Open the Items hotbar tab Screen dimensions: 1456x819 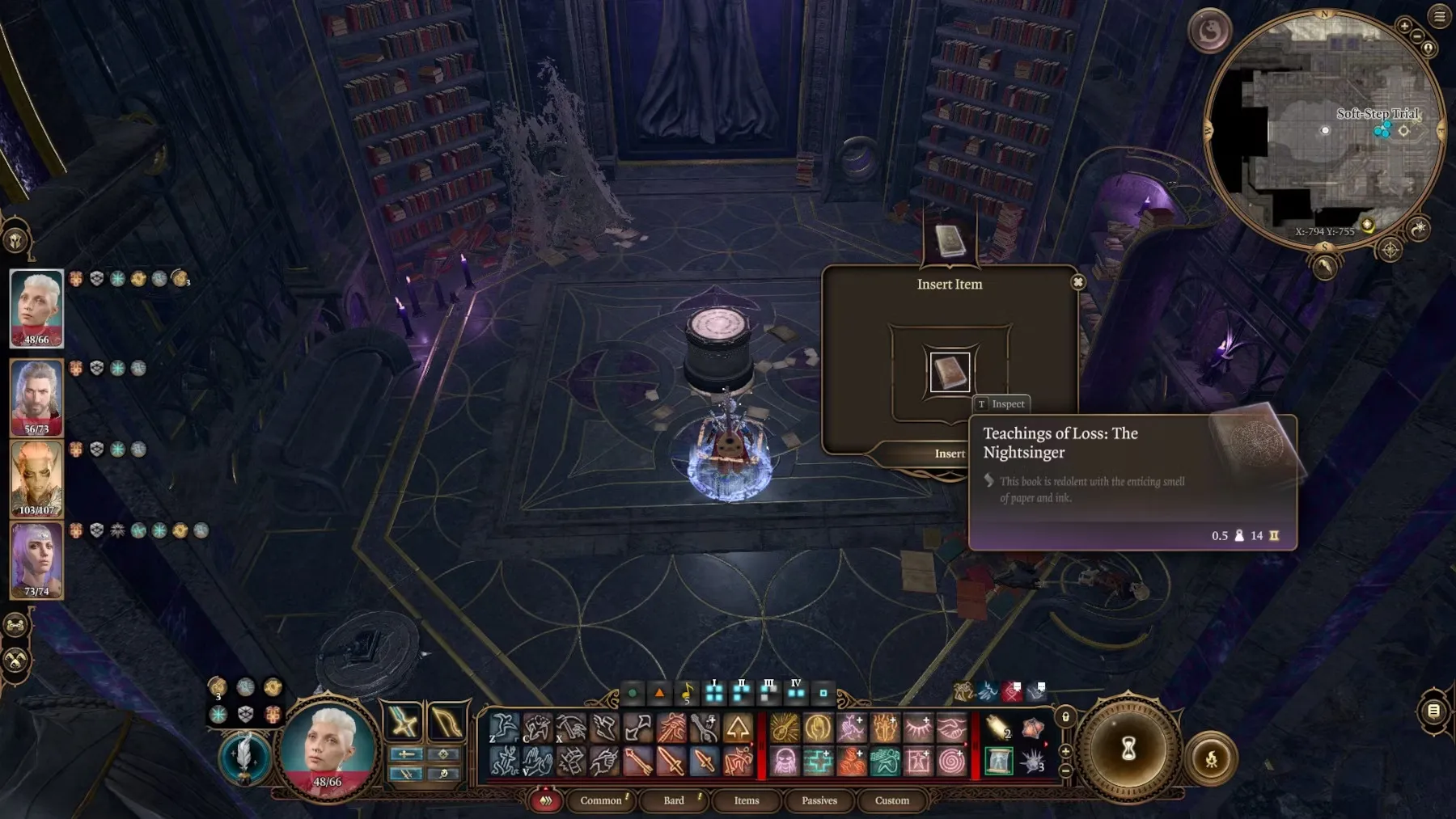click(x=747, y=800)
